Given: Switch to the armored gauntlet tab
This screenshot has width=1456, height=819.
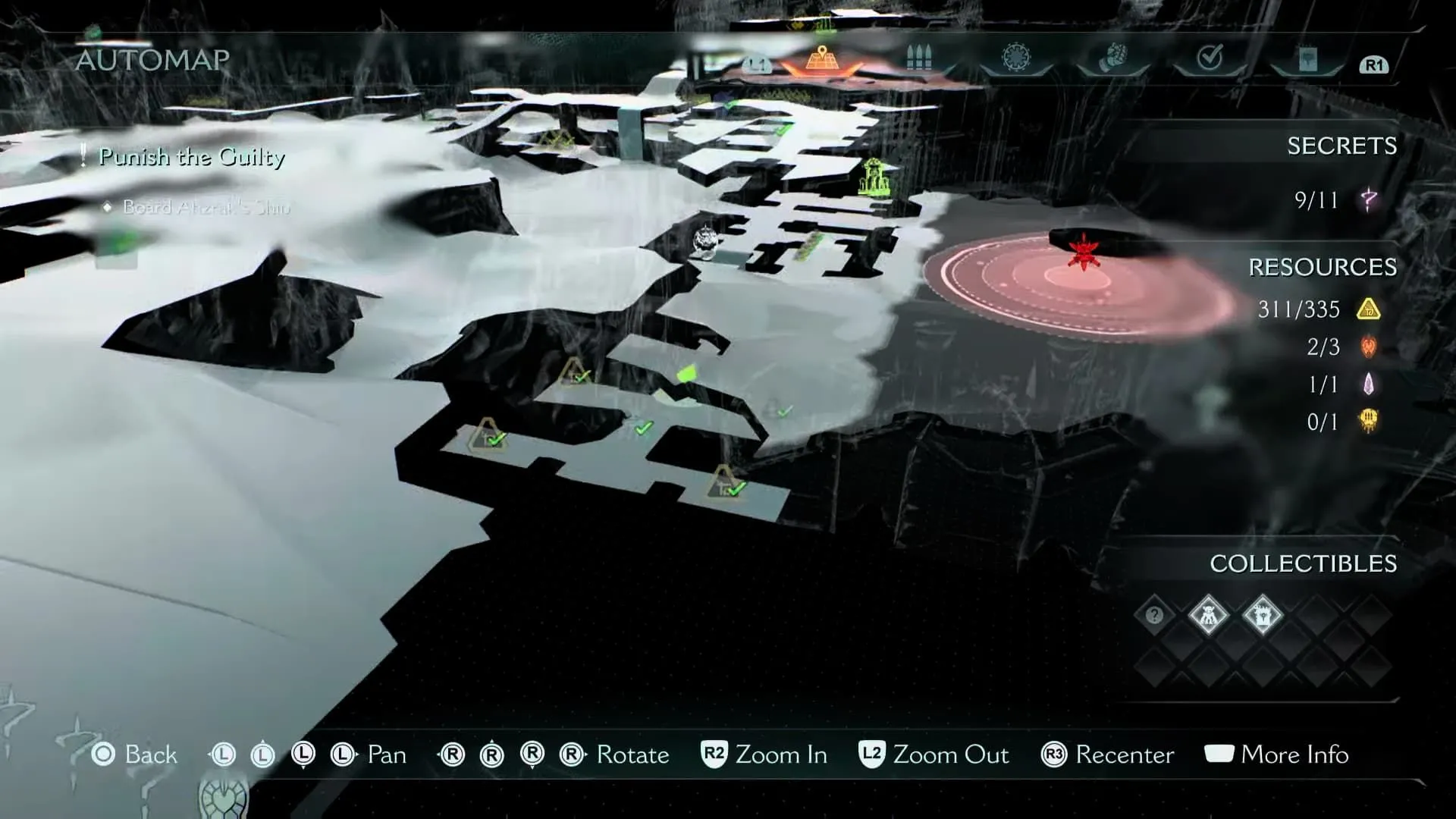Looking at the screenshot, I should click(x=1112, y=58).
